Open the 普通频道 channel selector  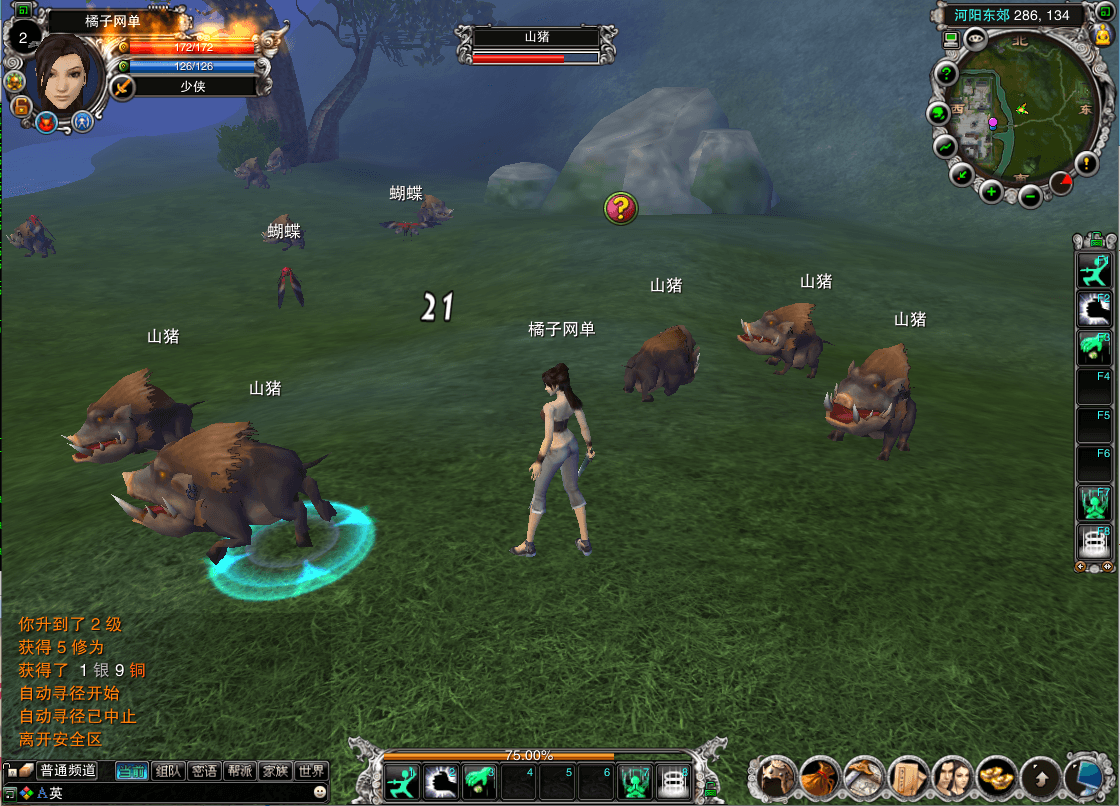pos(67,771)
